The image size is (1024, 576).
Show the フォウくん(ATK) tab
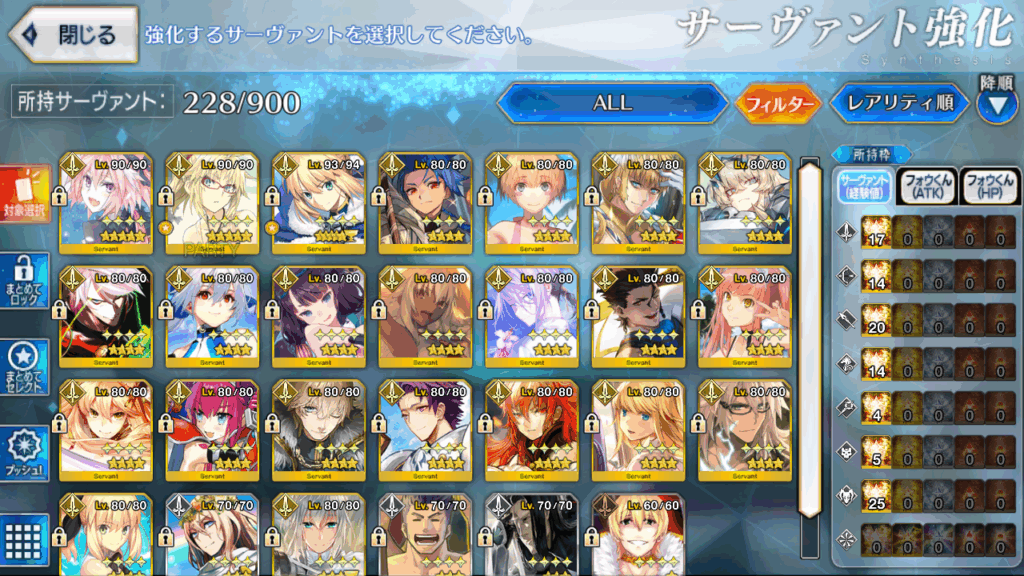click(927, 186)
